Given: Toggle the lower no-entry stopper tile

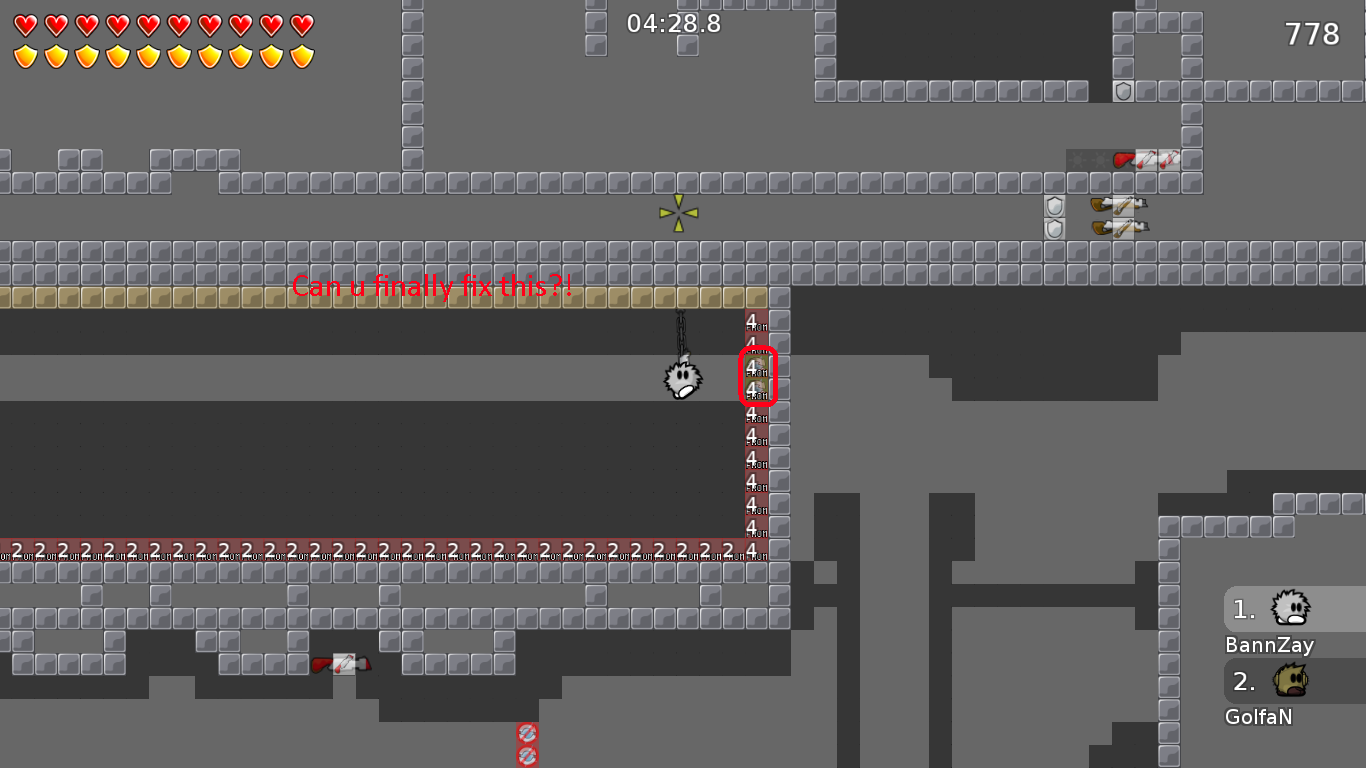Looking at the screenshot, I should tap(527, 756).
